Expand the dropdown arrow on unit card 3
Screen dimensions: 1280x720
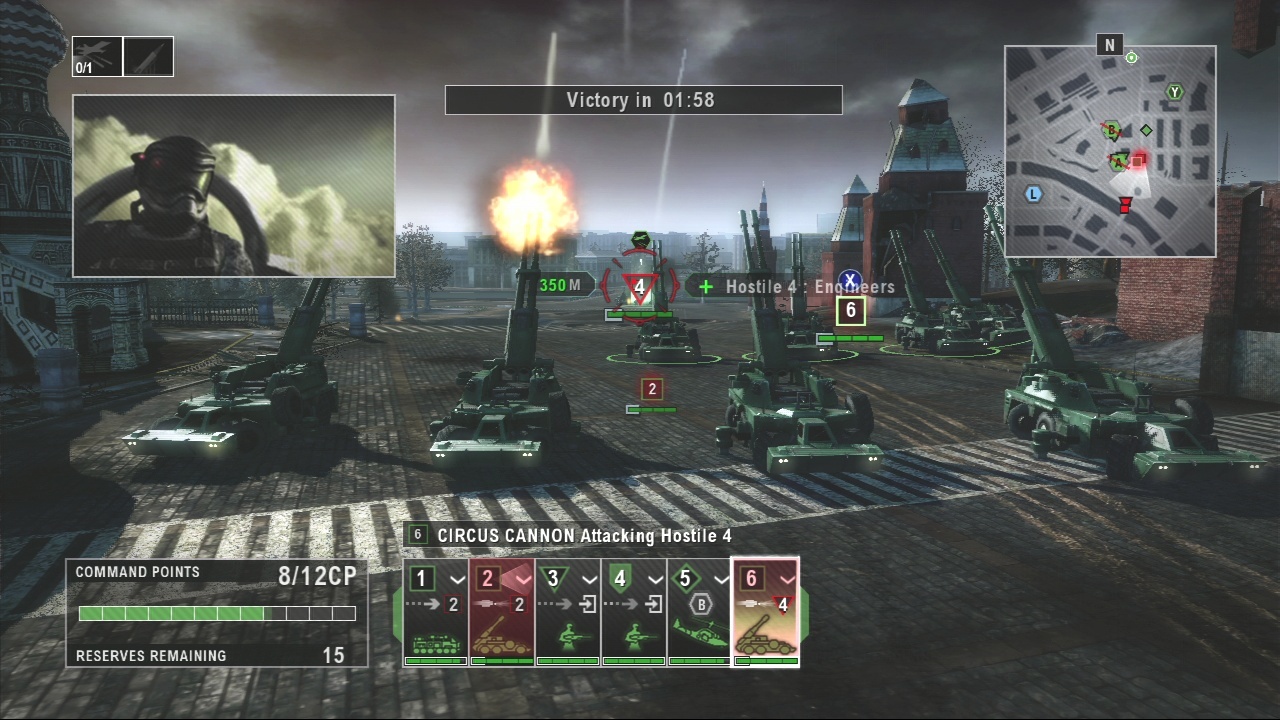coord(589,579)
